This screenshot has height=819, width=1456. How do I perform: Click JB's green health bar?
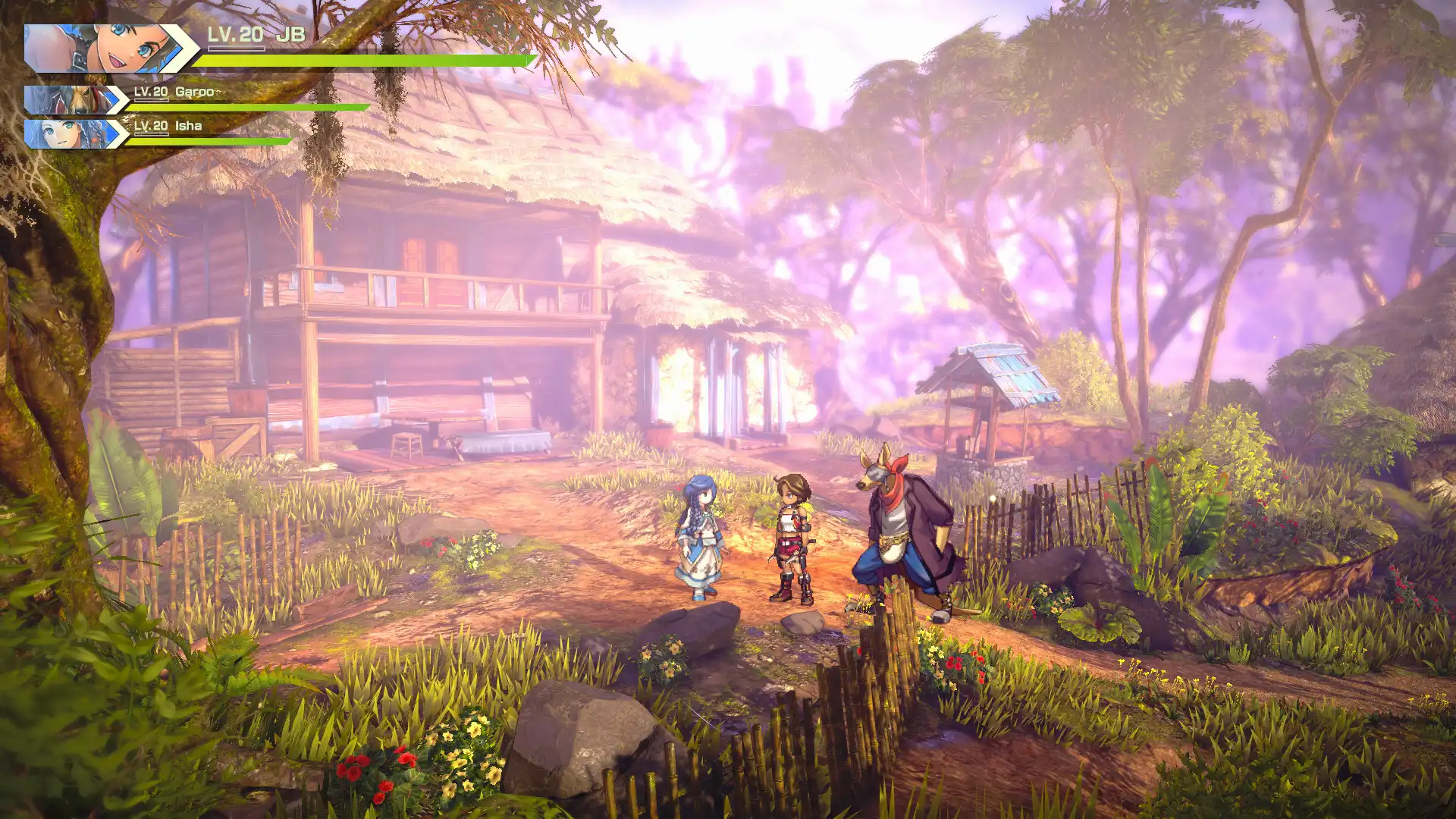click(x=364, y=58)
